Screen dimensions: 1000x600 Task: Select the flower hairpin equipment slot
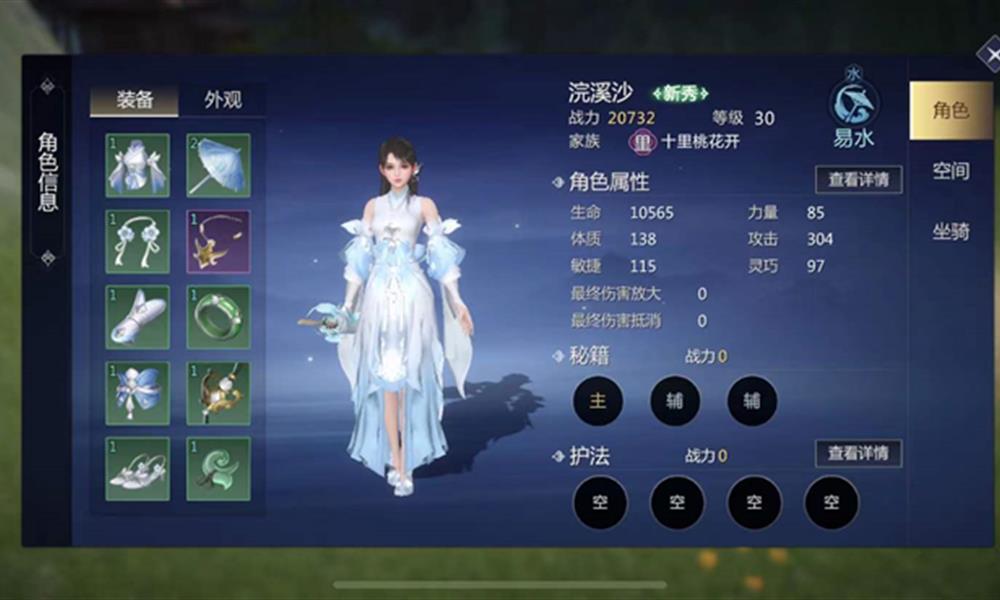(138, 241)
